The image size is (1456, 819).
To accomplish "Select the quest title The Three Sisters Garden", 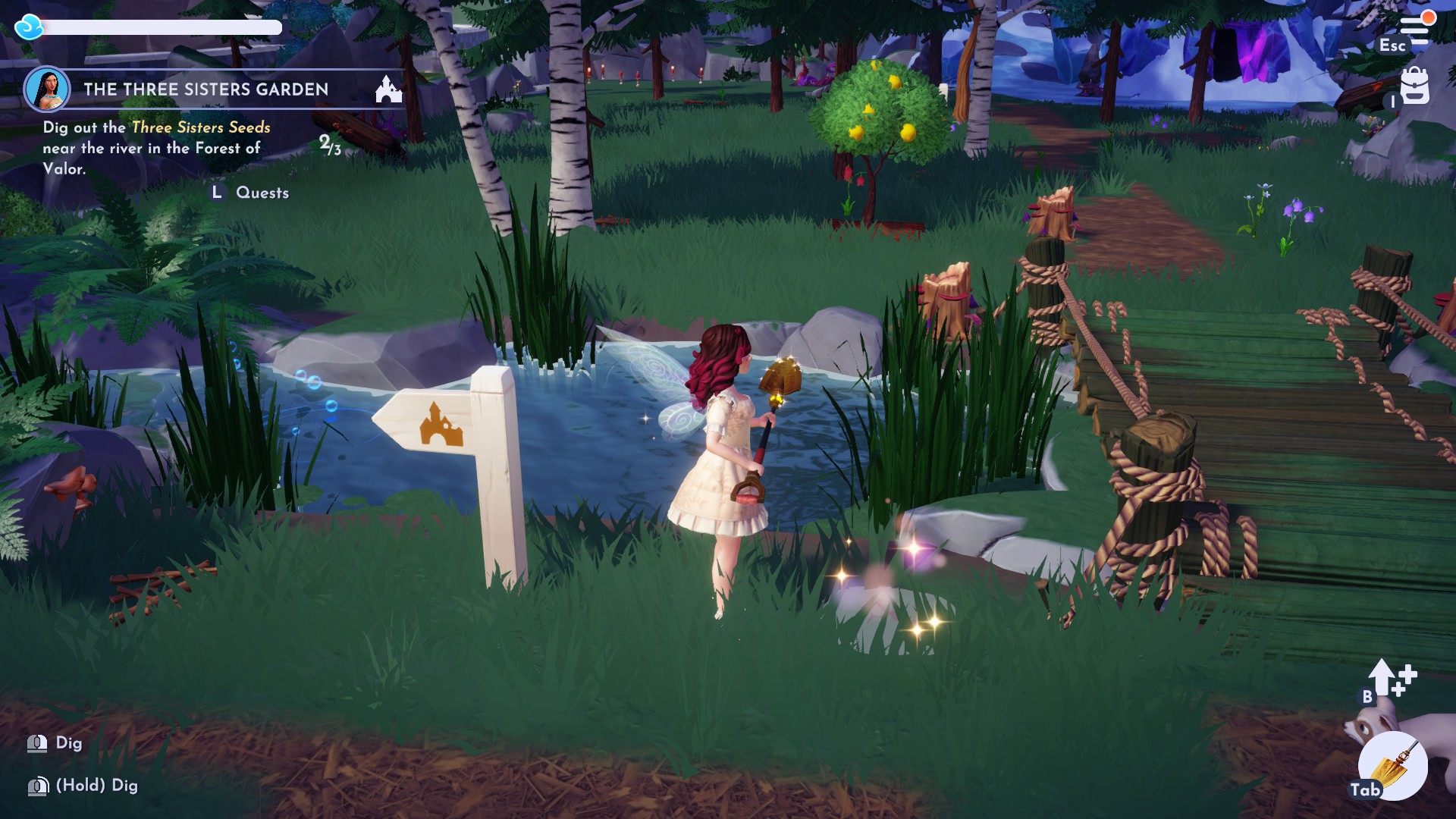I will pos(206,89).
